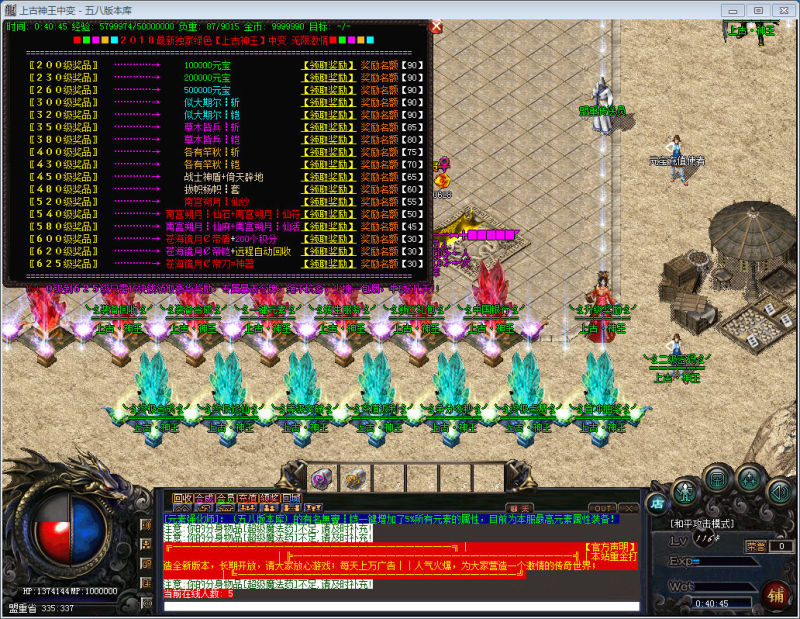This screenshot has width=800, height=619.
Task: Close the level reward panel
Action: click(x=435, y=28)
